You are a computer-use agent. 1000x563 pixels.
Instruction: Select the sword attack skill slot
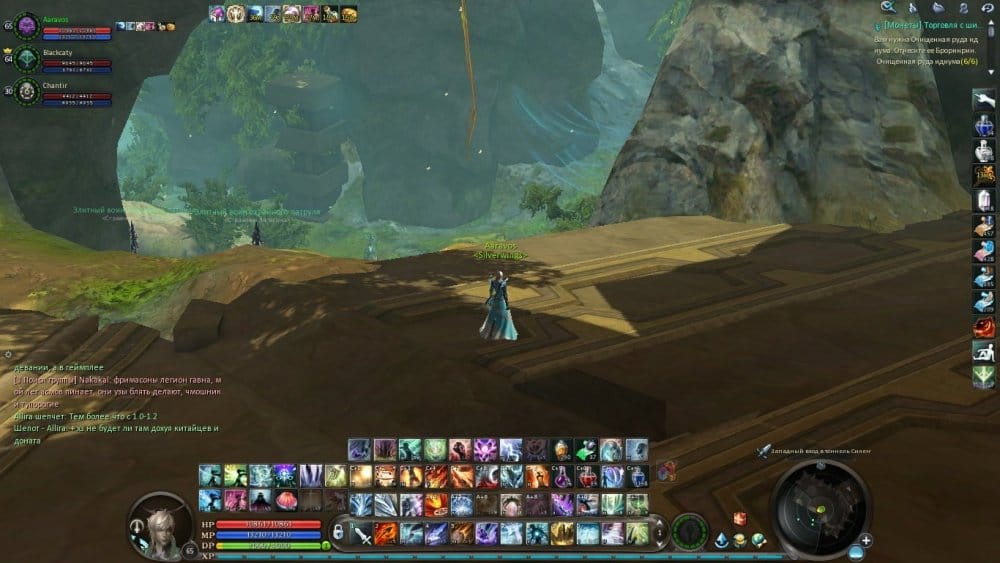pyautogui.click(x=362, y=533)
